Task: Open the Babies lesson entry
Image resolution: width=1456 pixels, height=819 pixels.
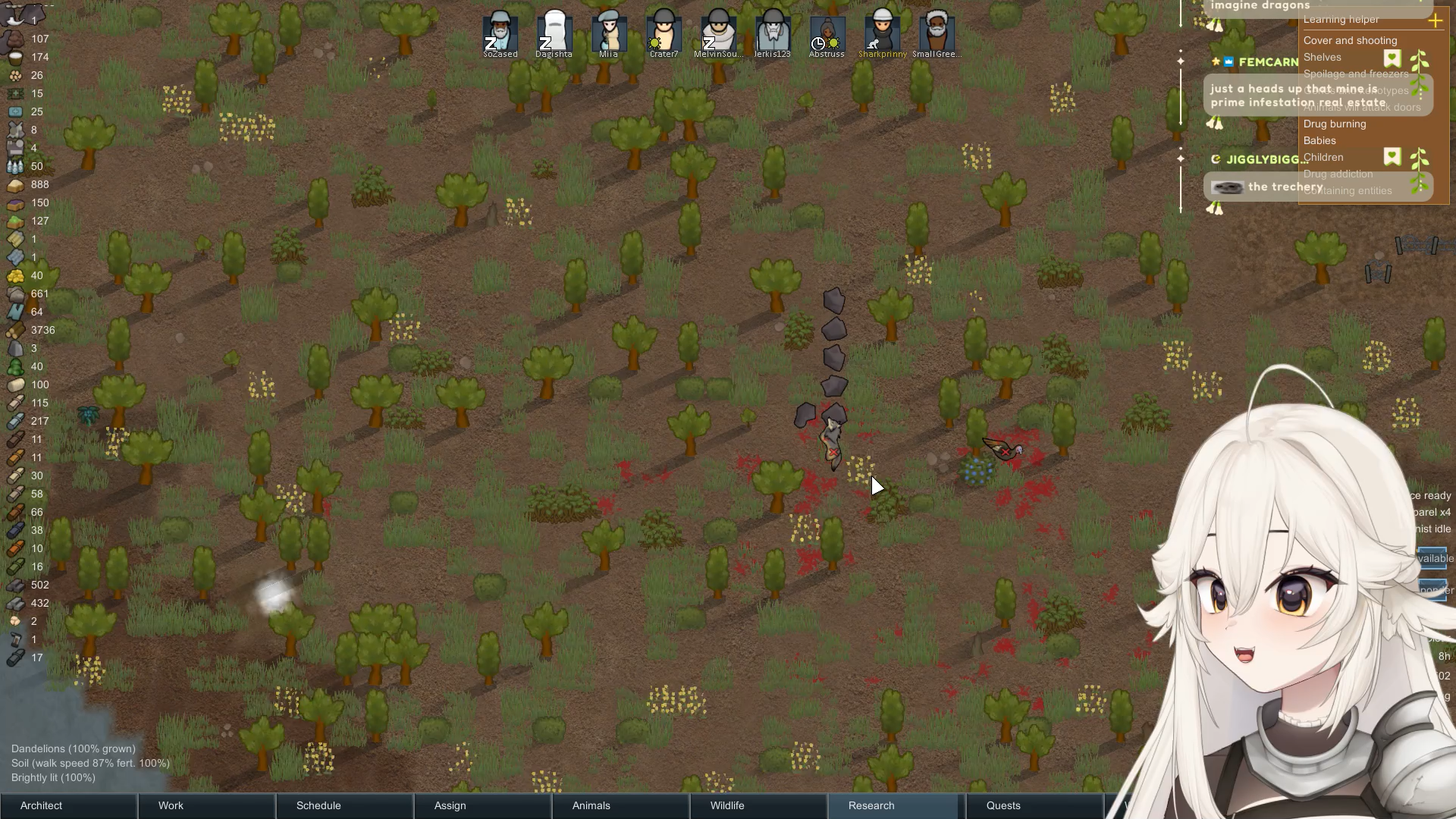Action: coord(1319,141)
